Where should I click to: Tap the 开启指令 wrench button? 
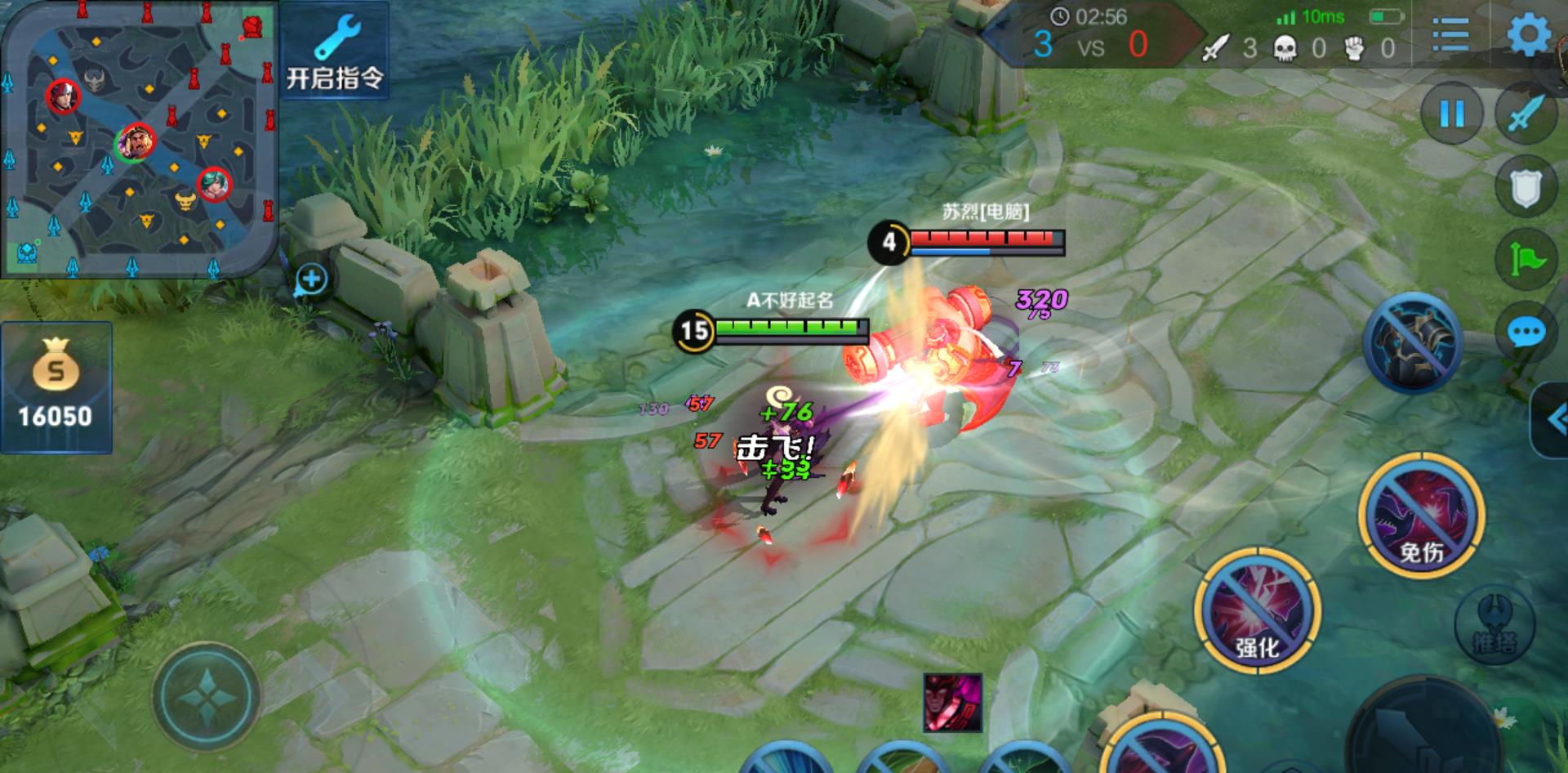[x=335, y=51]
